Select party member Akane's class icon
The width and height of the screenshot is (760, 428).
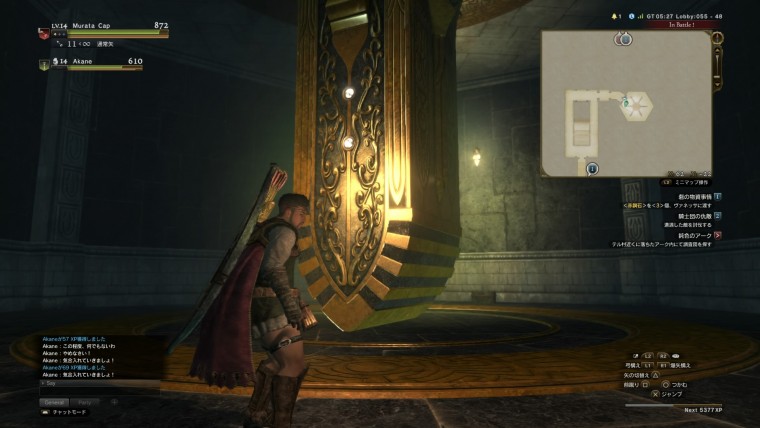pyautogui.click(x=44, y=64)
